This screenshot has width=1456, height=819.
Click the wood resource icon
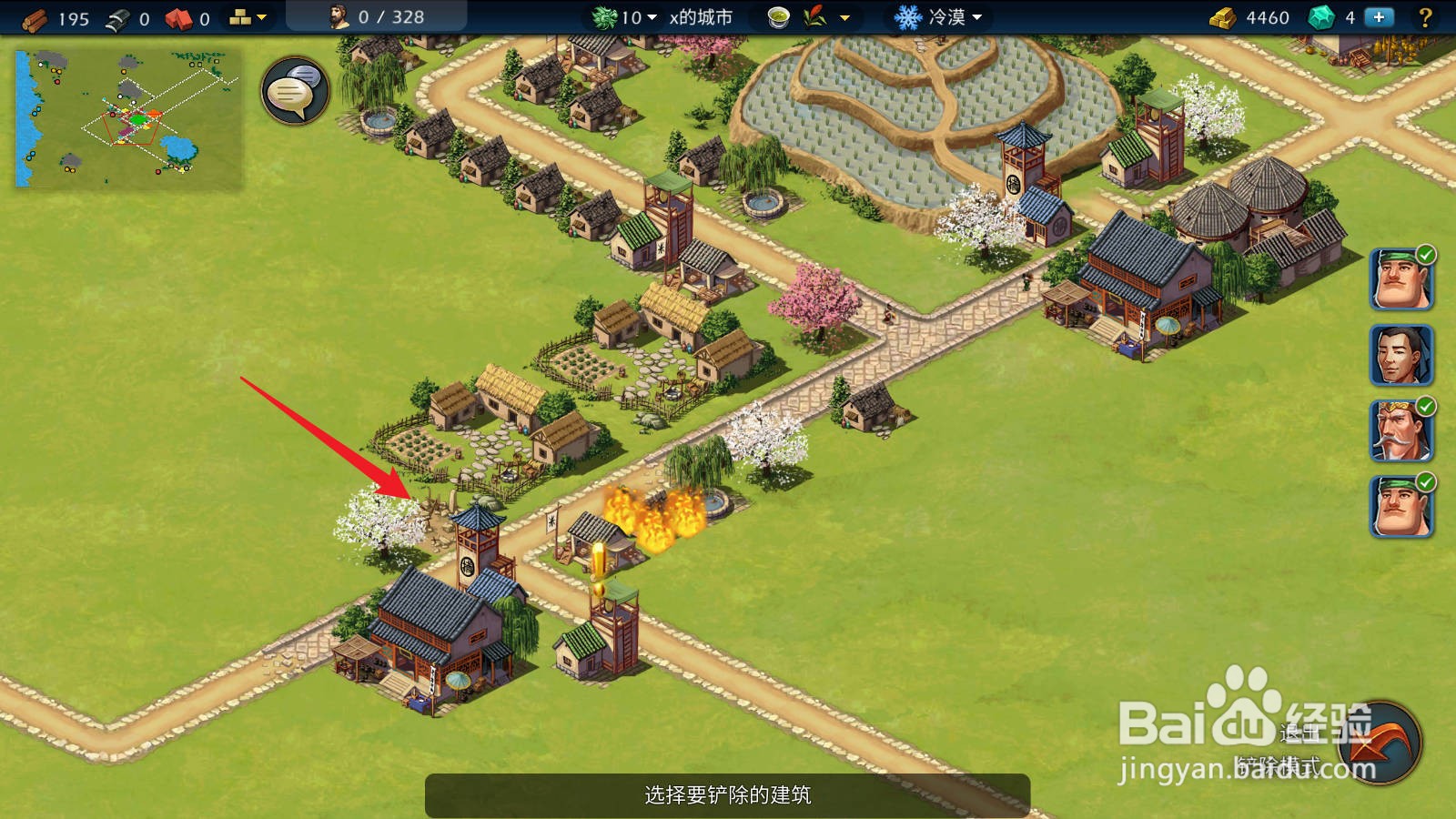click(34, 18)
